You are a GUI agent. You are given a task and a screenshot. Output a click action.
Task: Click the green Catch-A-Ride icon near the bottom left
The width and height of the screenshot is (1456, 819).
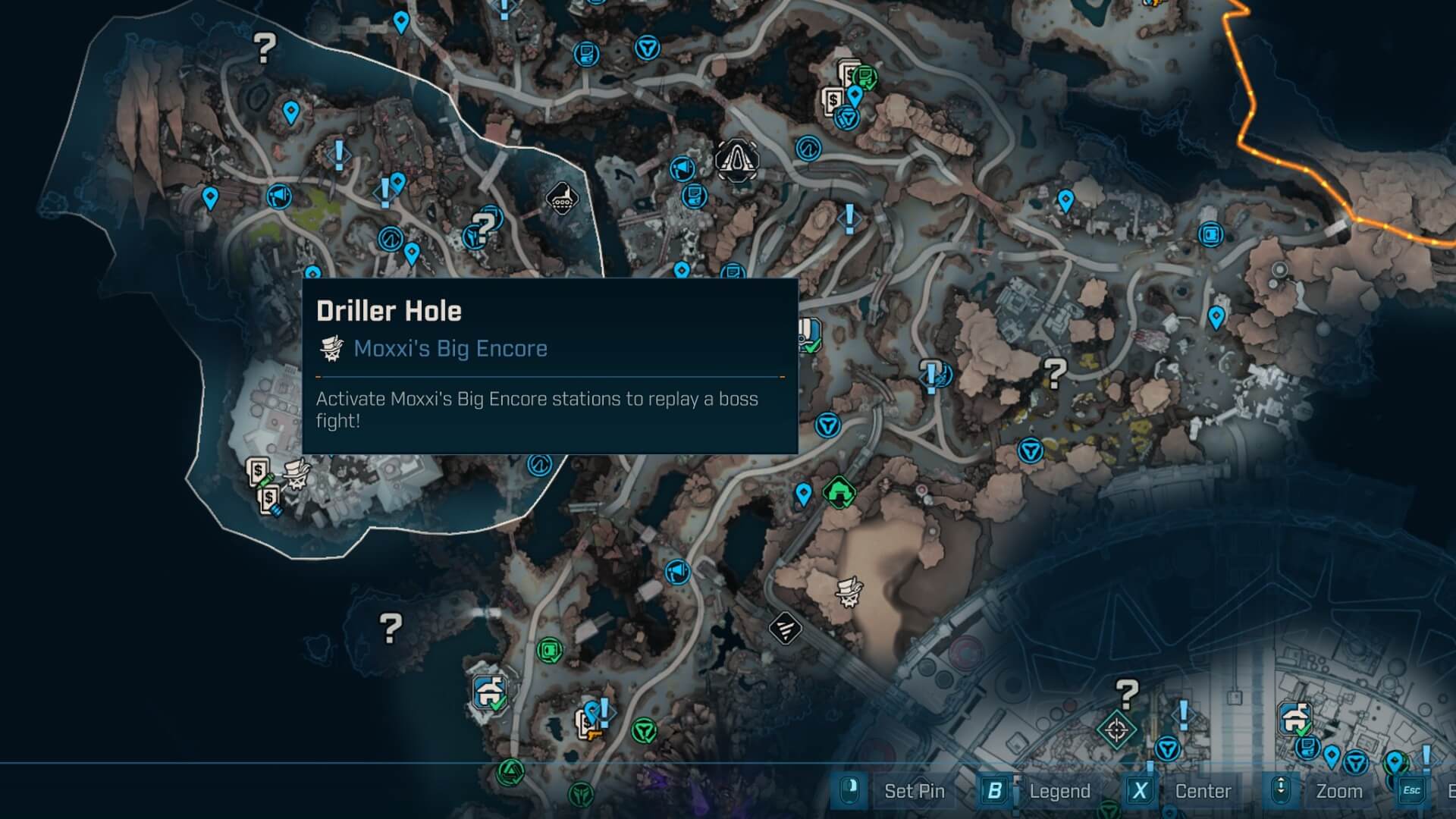pyautogui.click(x=489, y=691)
